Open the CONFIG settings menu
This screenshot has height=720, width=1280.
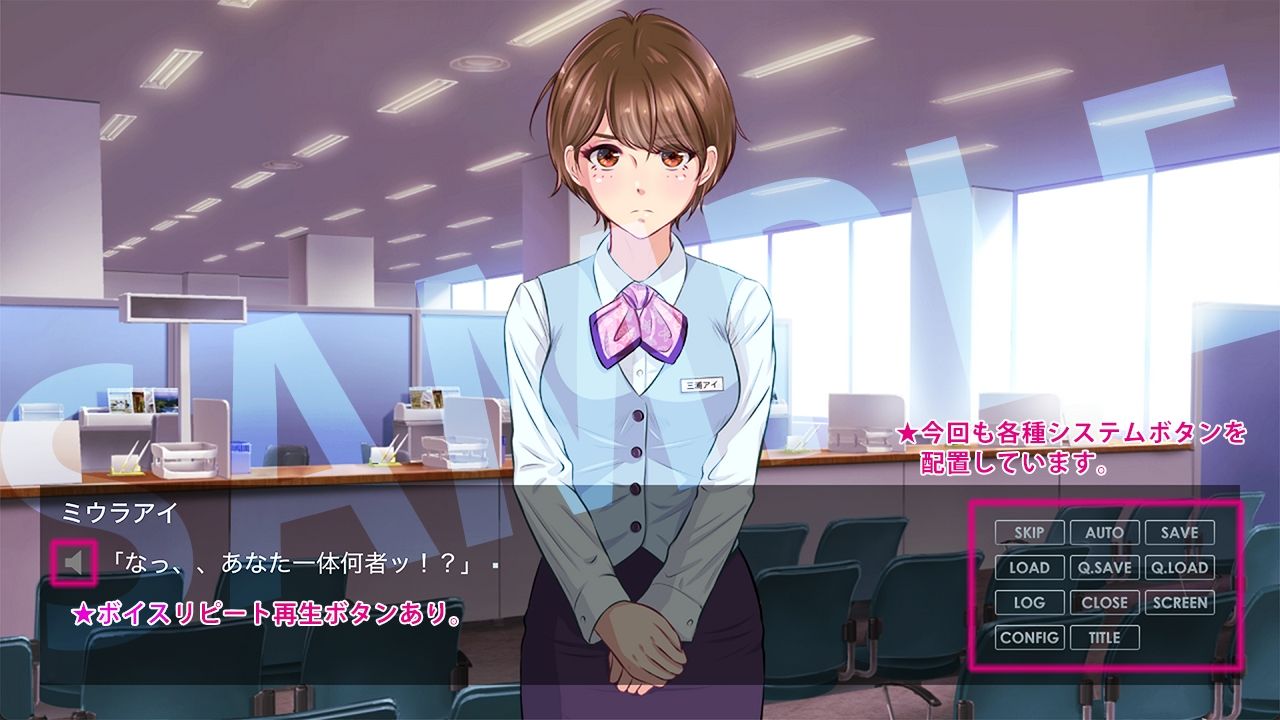coord(1031,637)
